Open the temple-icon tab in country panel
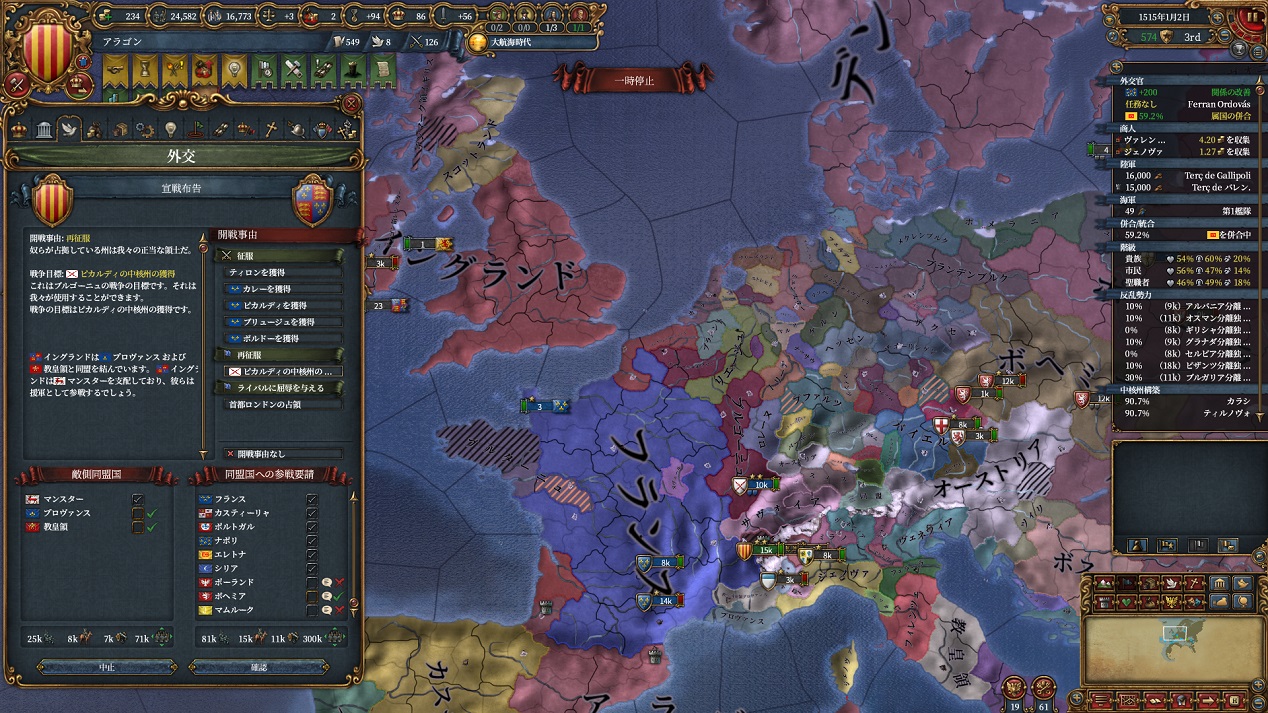The width and height of the screenshot is (1268, 713). tap(44, 129)
